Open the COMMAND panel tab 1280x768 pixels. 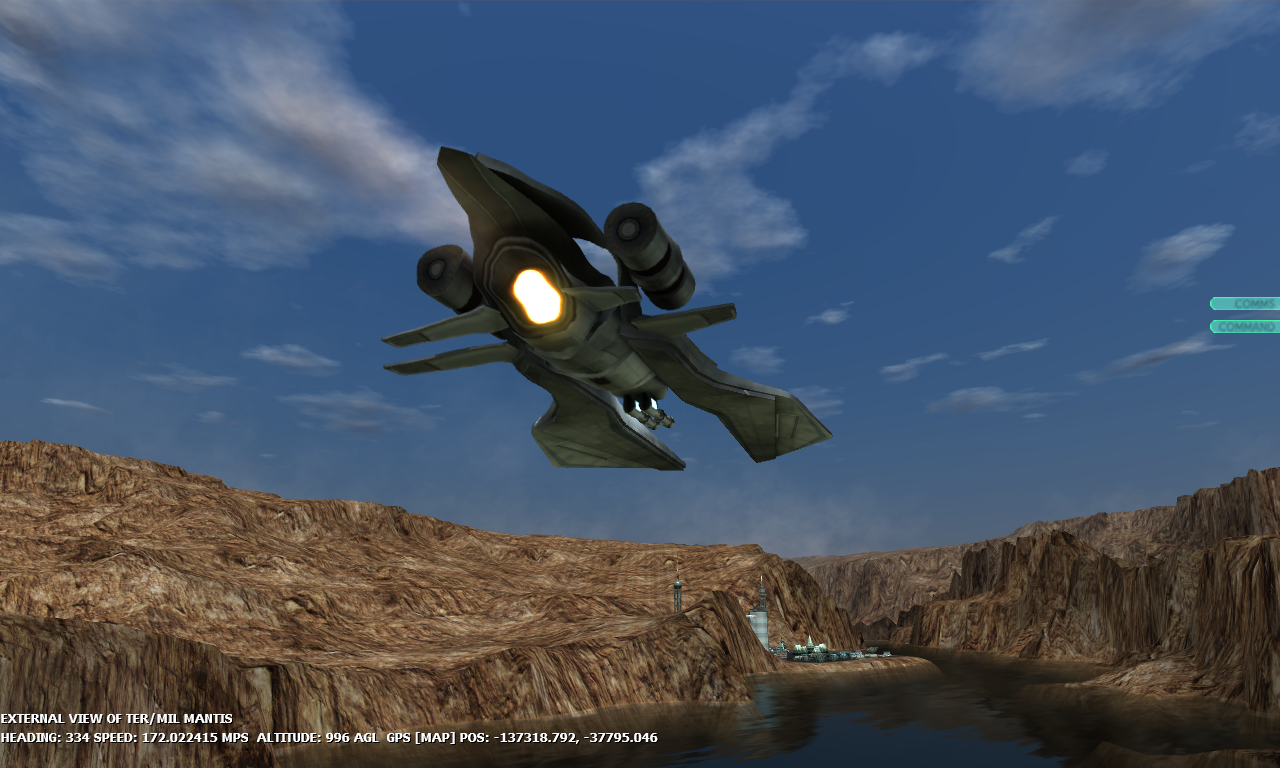[1246, 325]
